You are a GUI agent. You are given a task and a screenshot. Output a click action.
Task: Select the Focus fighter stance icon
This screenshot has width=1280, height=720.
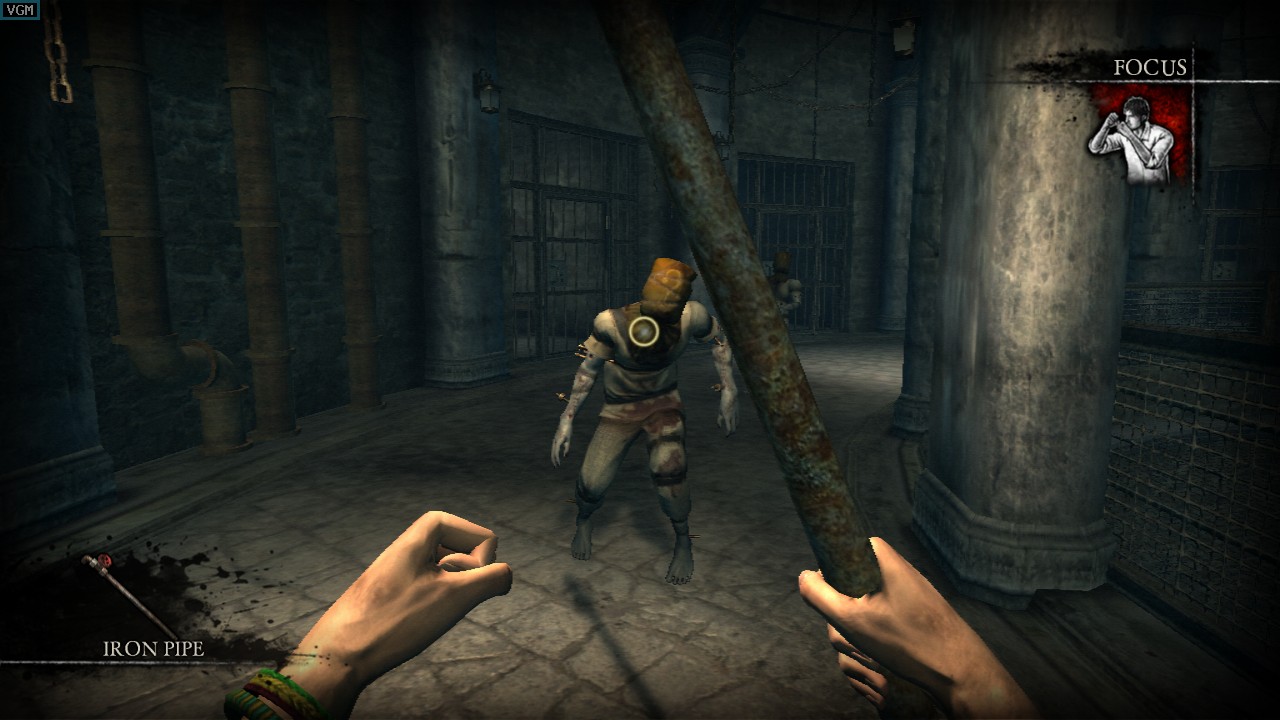pyautogui.click(x=1139, y=136)
